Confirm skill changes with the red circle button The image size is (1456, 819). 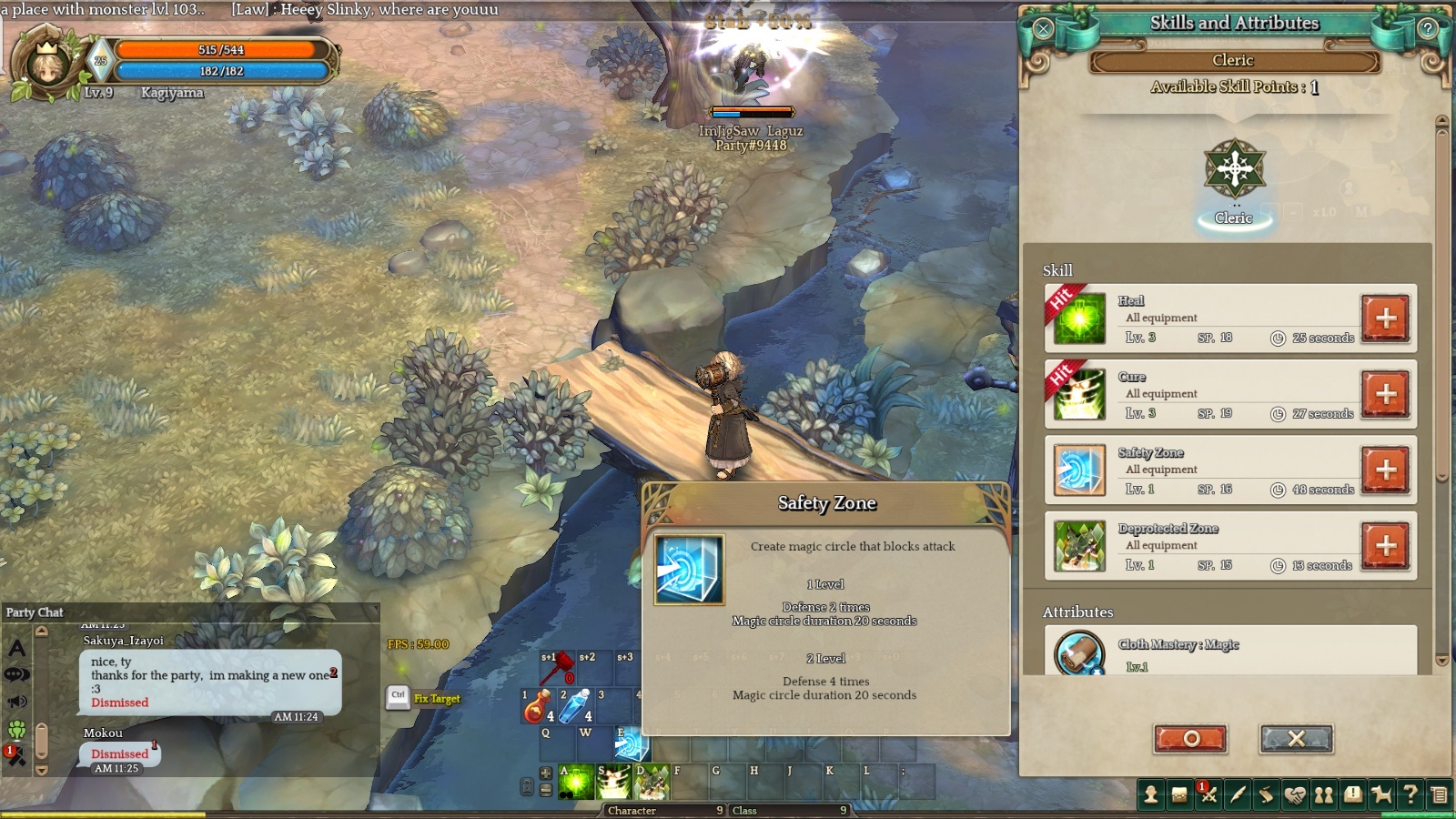click(1190, 738)
